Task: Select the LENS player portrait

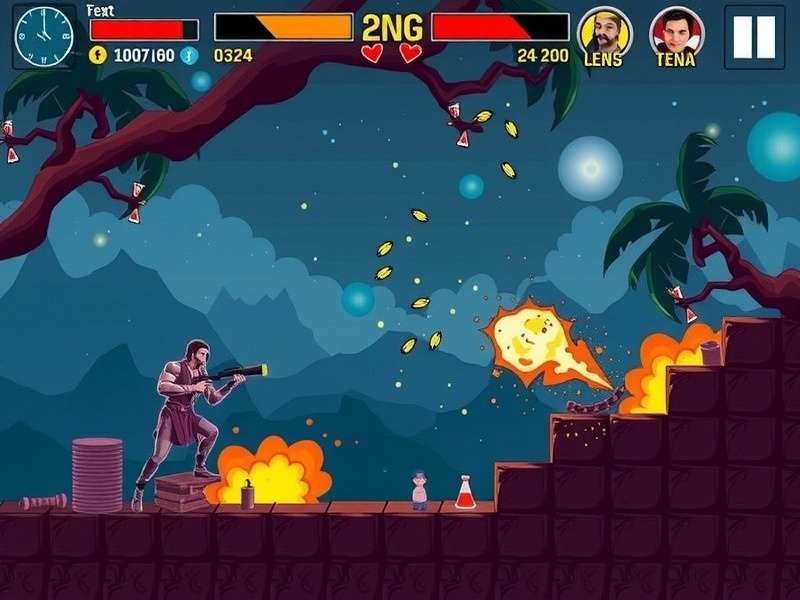Action: 604,32
